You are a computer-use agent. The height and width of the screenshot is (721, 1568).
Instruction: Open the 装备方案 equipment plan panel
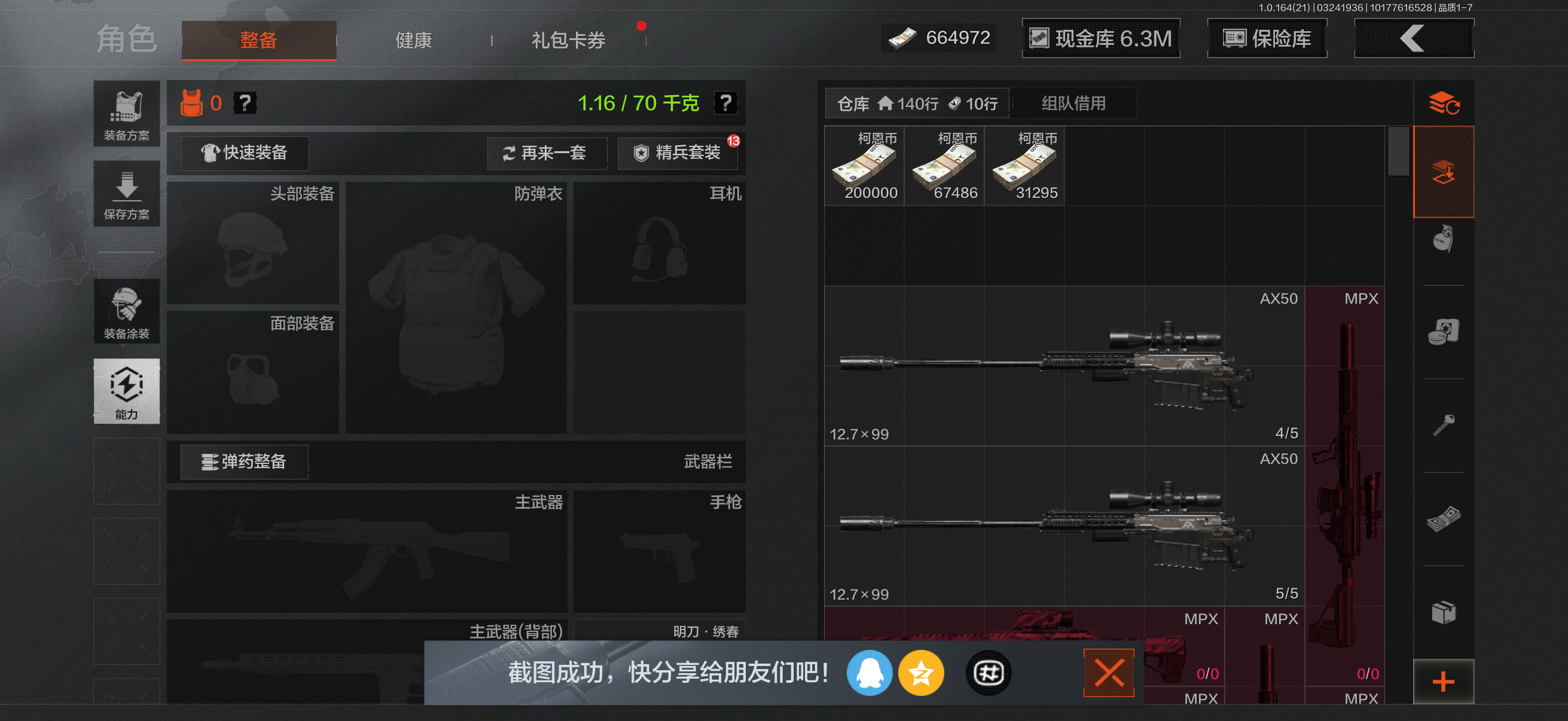(x=126, y=114)
